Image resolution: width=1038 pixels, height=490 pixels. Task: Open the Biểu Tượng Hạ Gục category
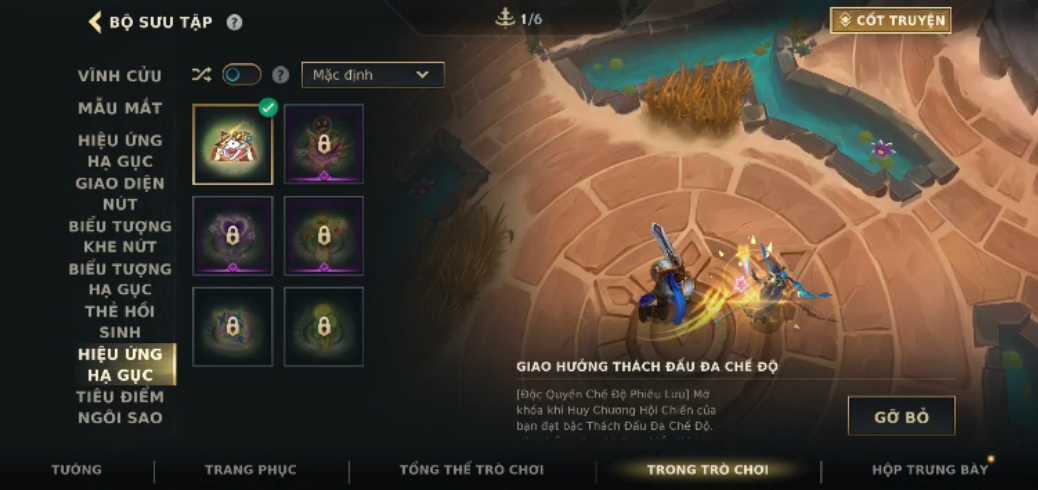(120, 279)
